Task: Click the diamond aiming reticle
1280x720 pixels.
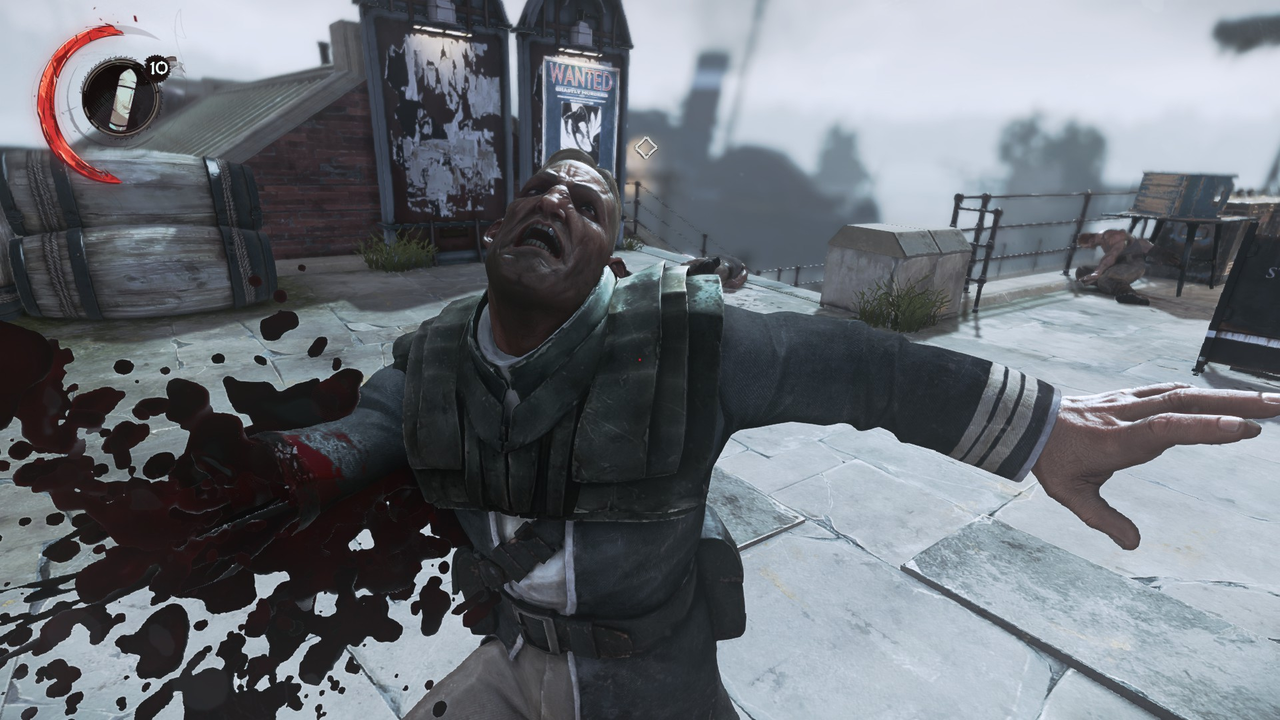Action: tap(645, 148)
